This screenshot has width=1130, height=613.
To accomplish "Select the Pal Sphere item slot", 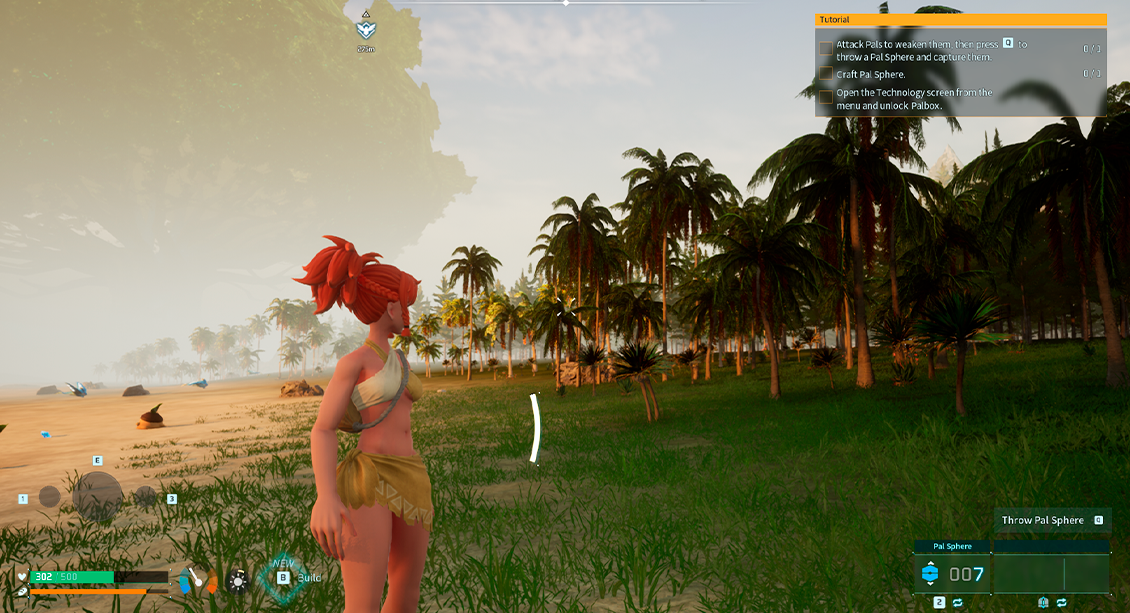I will coord(951,574).
